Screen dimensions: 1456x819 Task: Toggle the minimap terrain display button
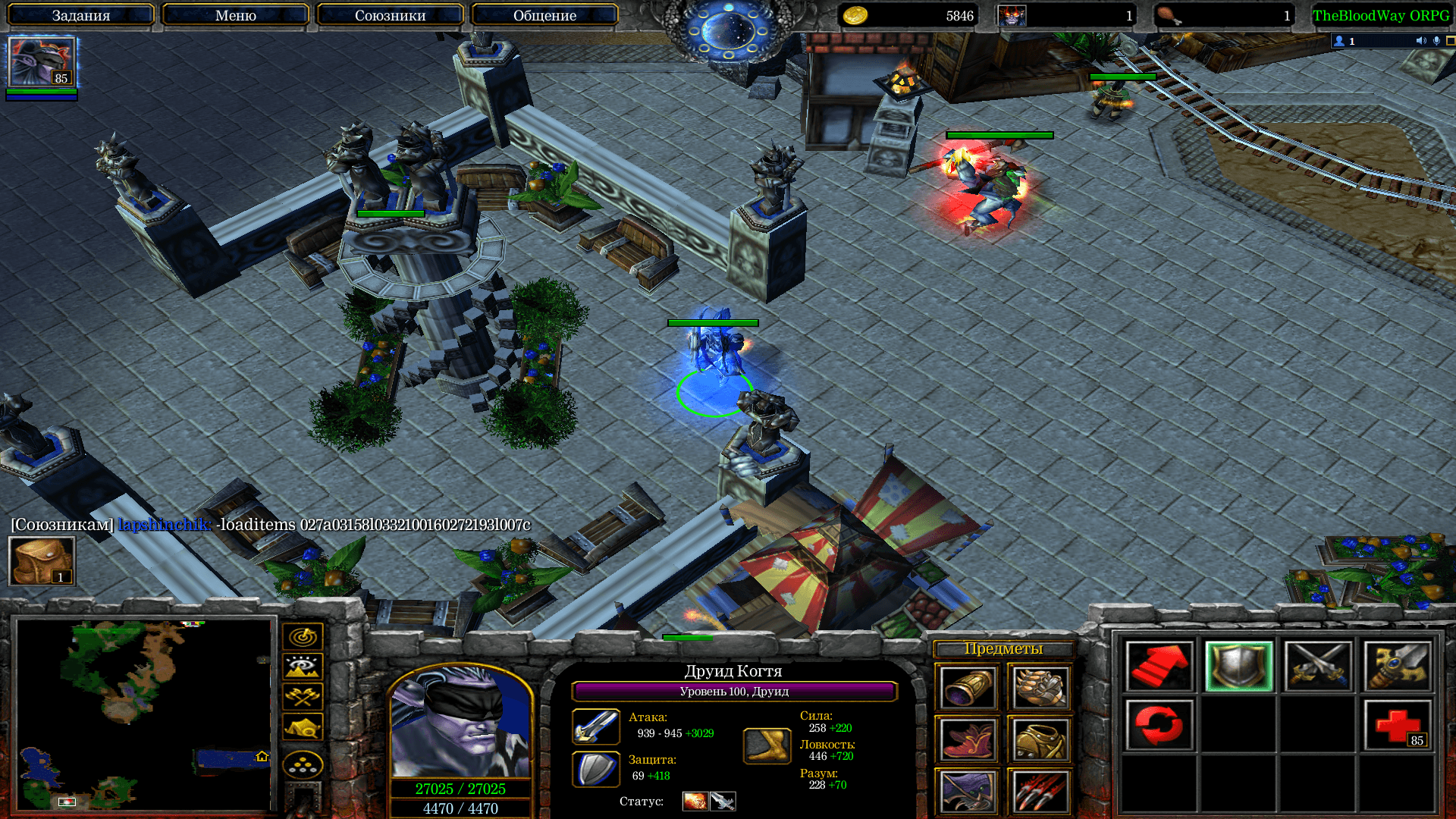click(303, 667)
